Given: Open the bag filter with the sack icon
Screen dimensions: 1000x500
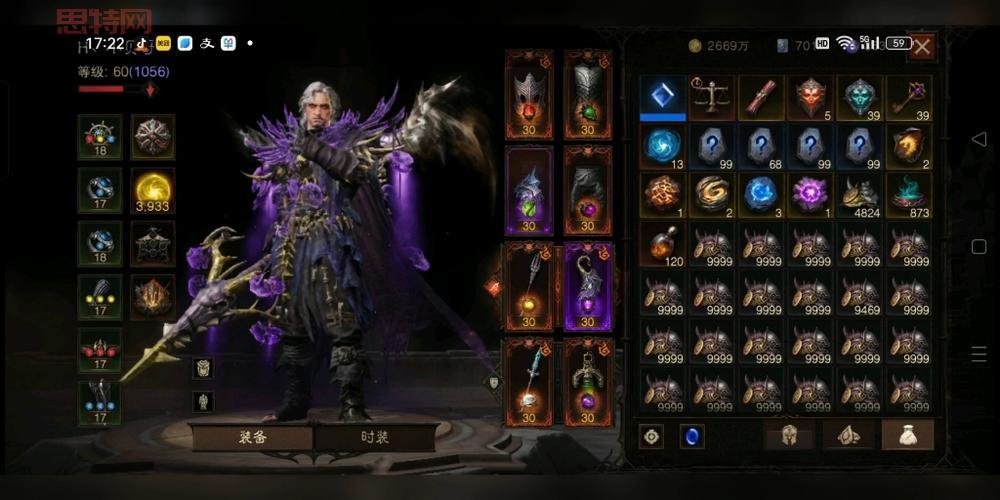Looking at the screenshot, I should (907, 435).
